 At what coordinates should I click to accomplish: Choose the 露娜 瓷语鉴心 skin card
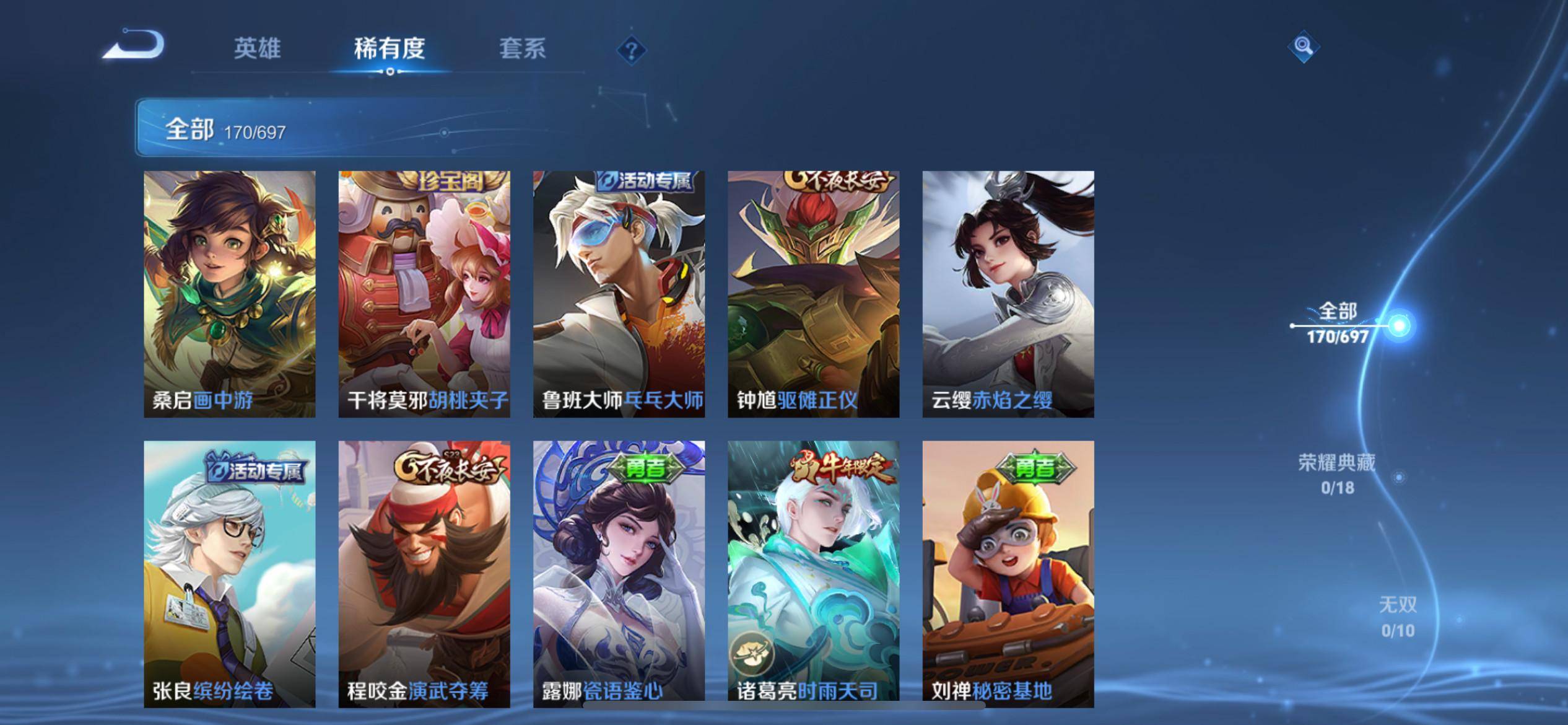coord(619,573)
